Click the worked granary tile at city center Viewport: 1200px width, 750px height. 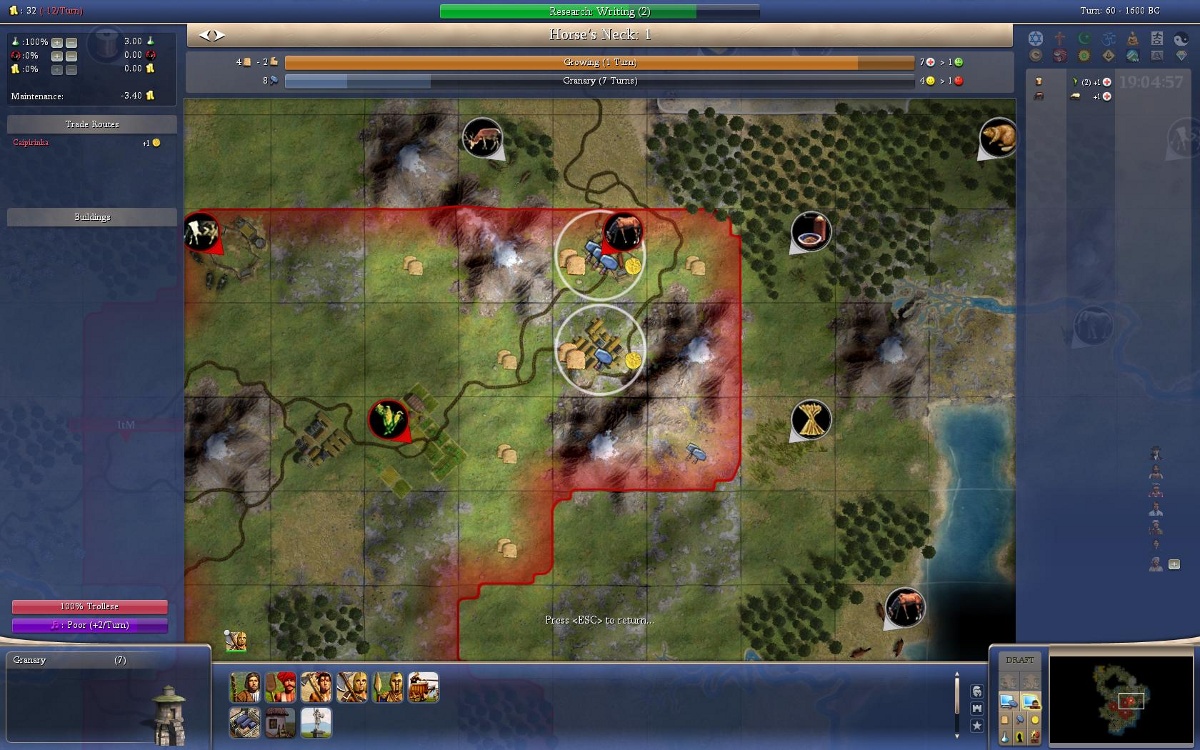click(x=600, y=350)
